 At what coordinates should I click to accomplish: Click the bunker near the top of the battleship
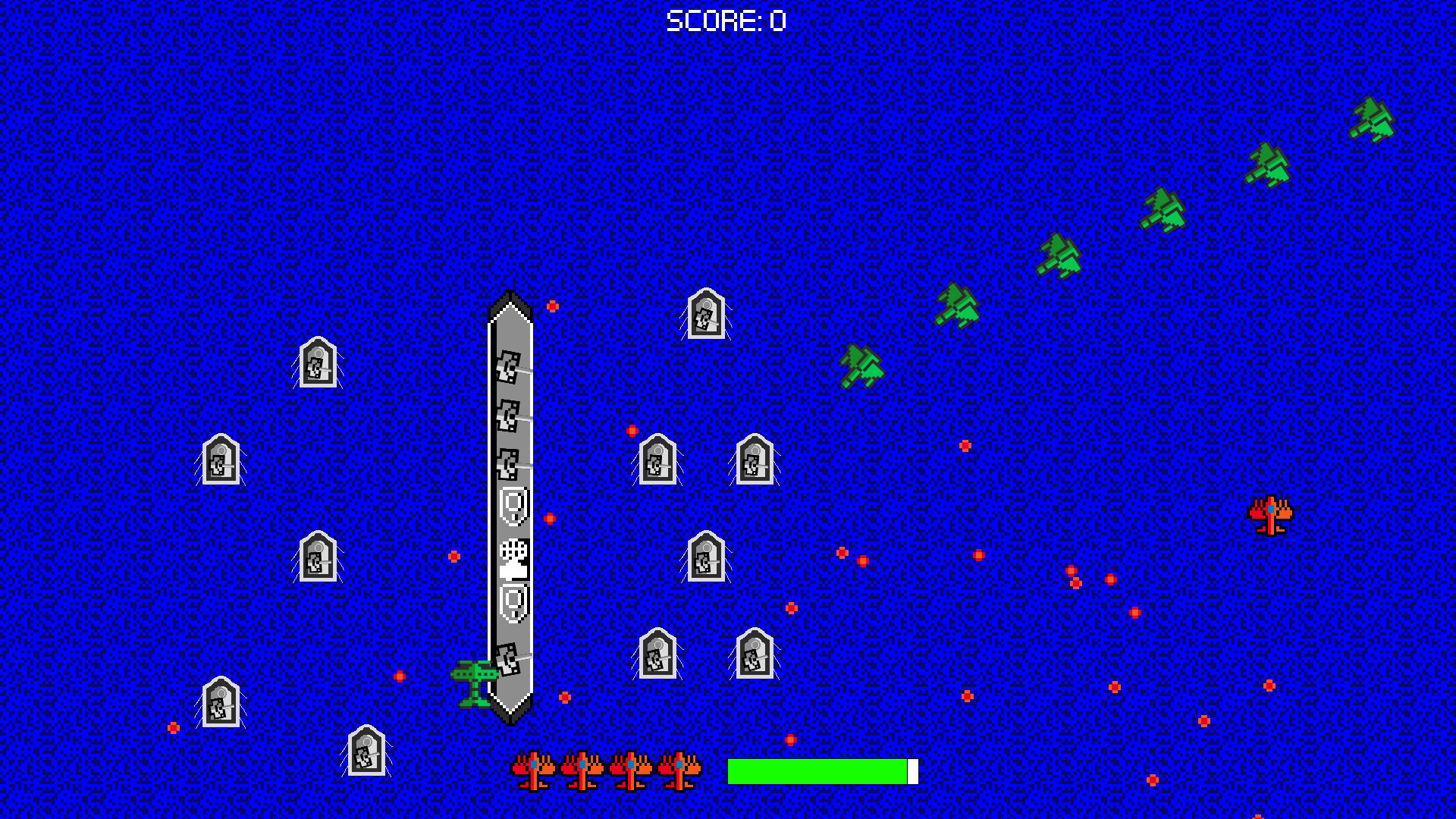[x=705, y=315]
